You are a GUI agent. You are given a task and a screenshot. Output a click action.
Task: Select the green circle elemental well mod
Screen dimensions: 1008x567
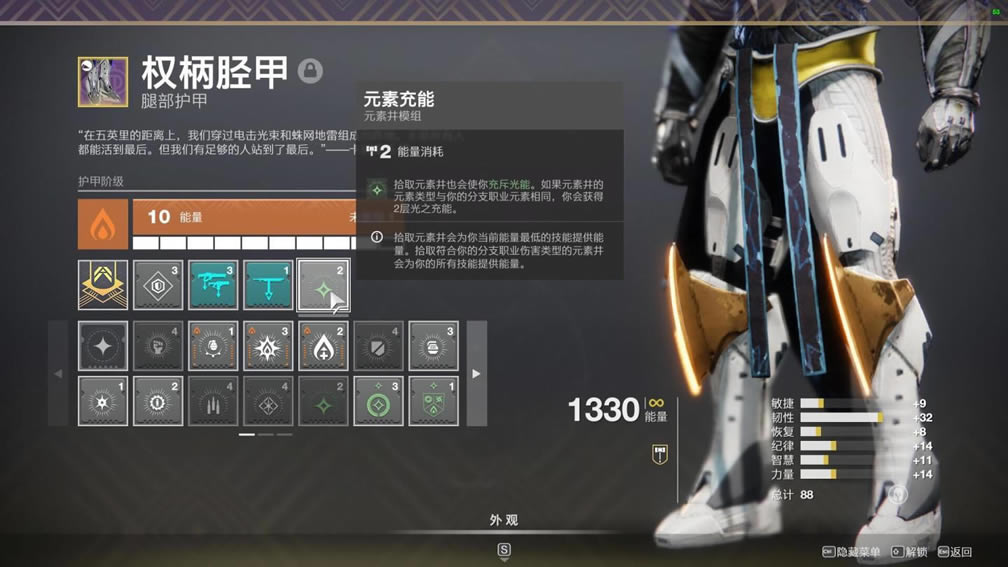tap(378, 401)
